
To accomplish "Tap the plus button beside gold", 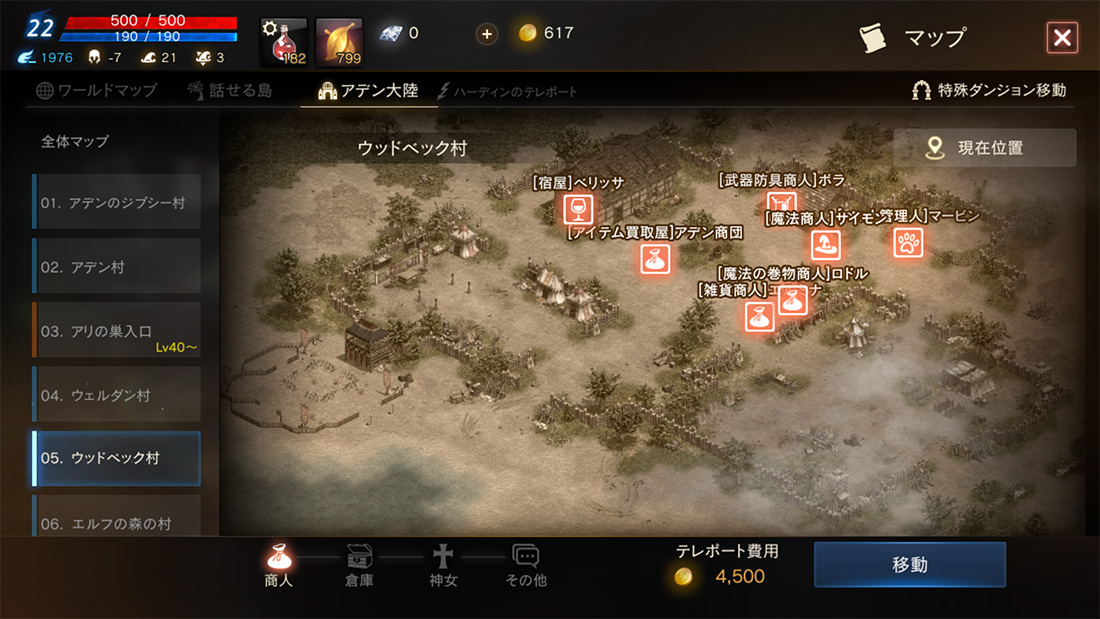I will [487, 34].
